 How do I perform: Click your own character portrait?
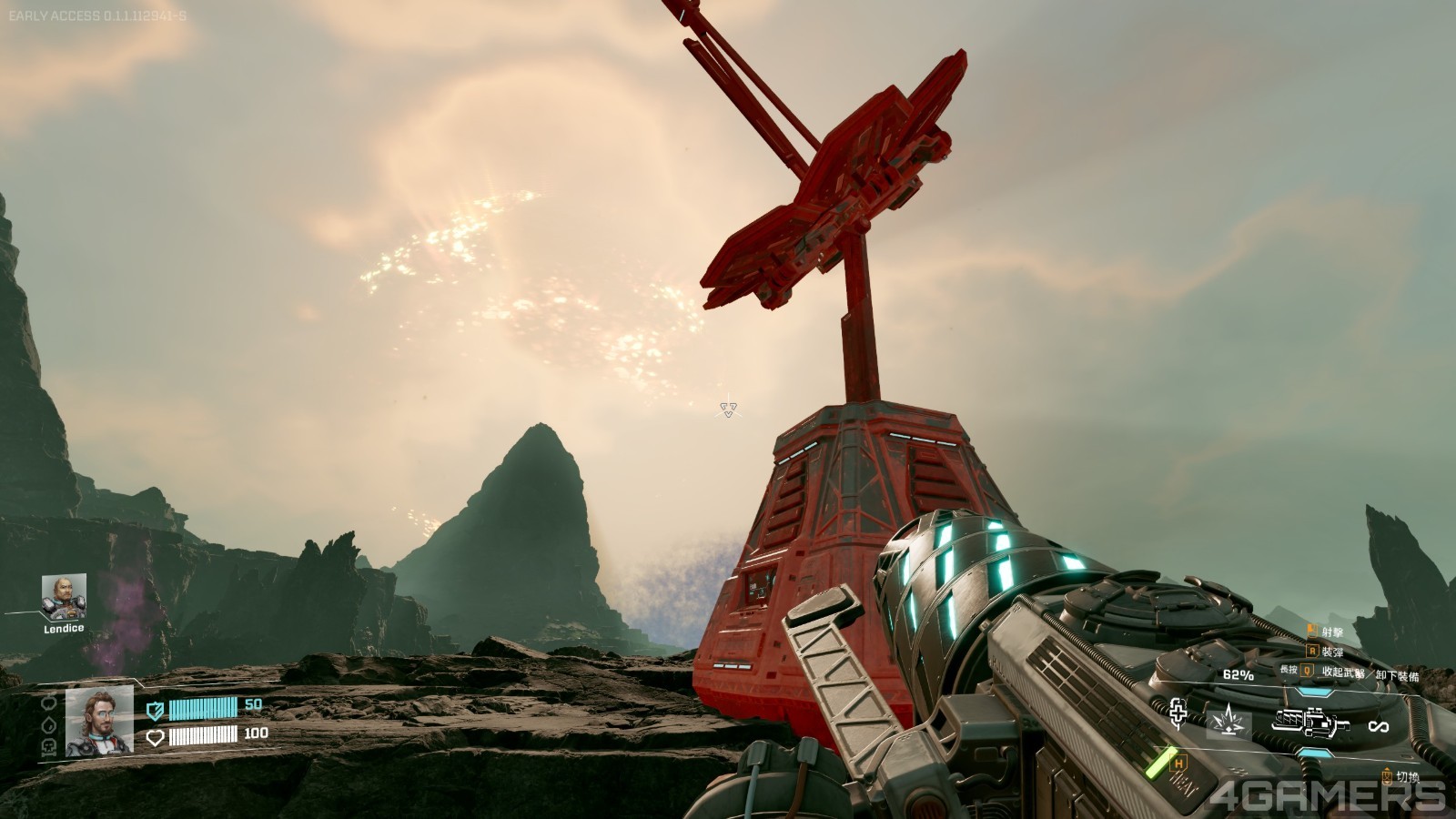[99, 721]
